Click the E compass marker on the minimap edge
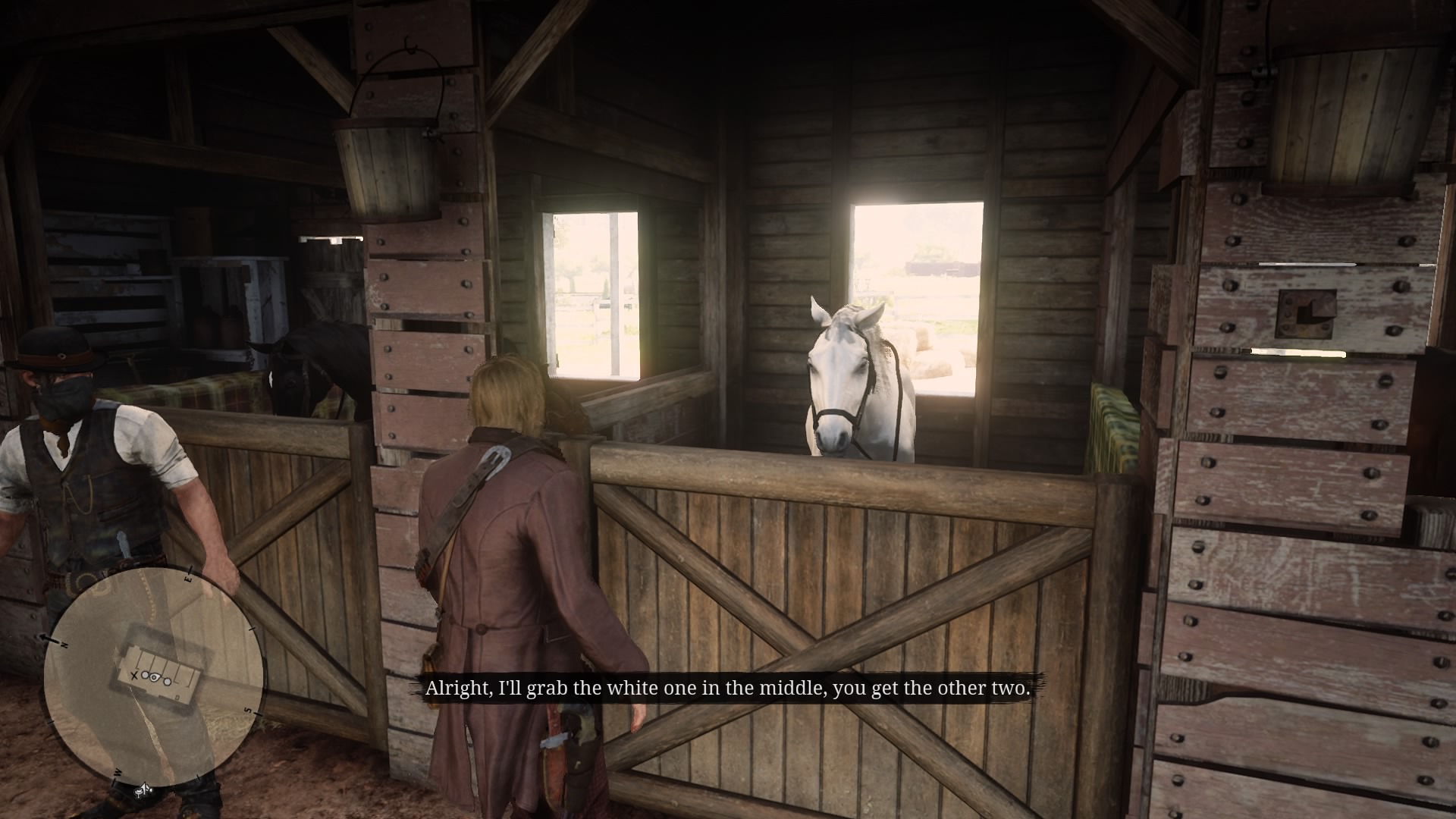 [x=188, y=579]
